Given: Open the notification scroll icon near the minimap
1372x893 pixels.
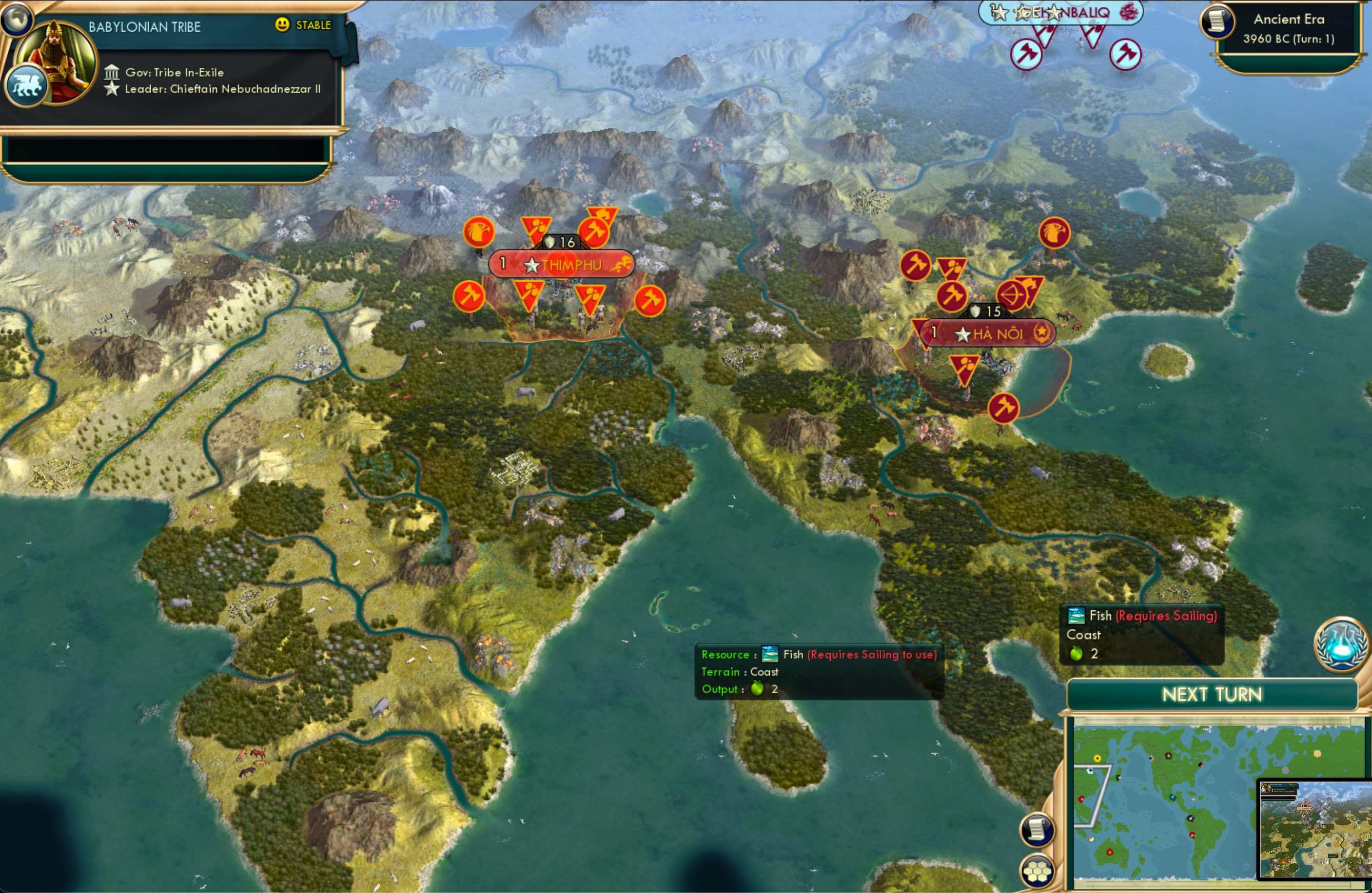Looking at the screenshot, I should click(1036, 829).
